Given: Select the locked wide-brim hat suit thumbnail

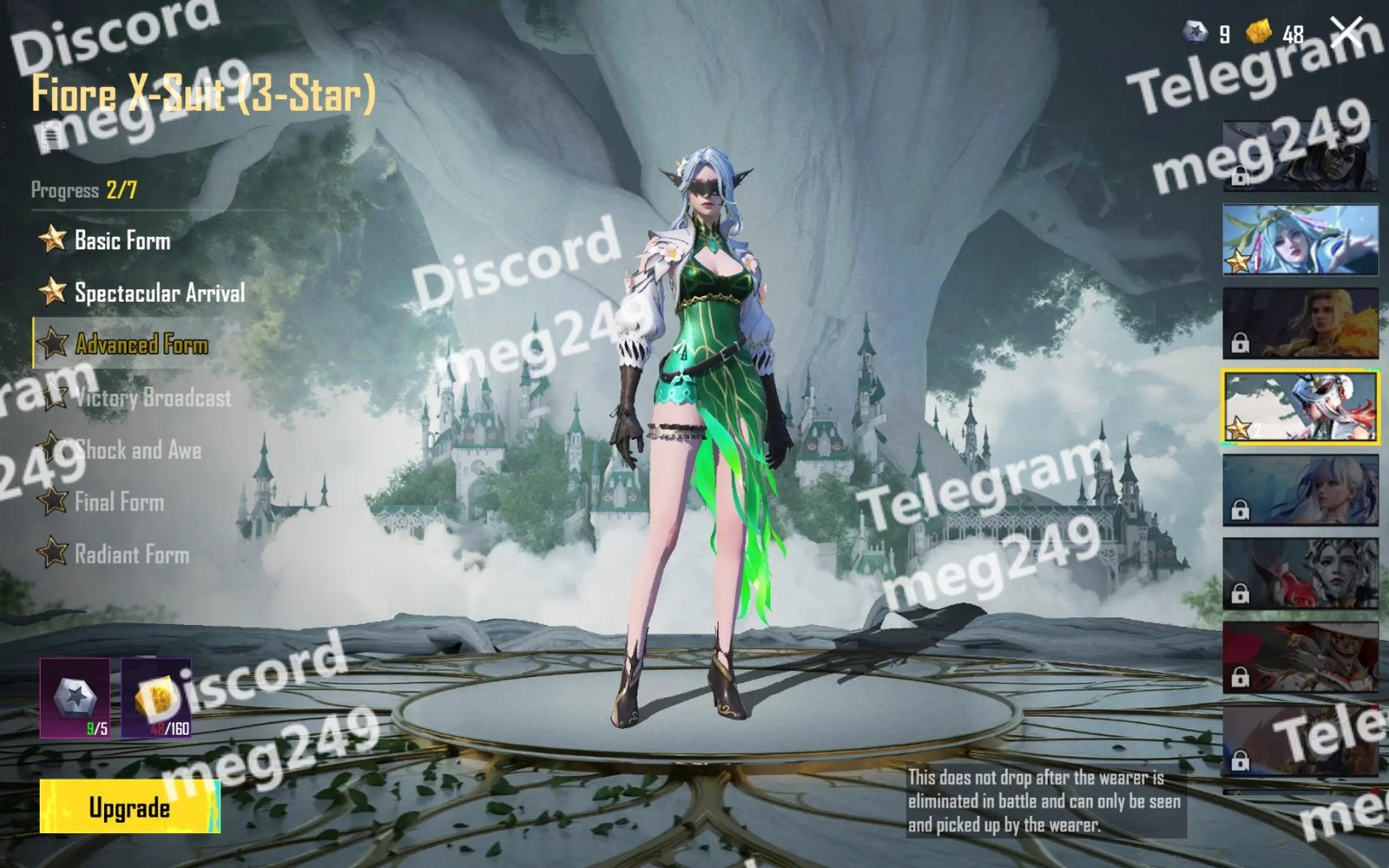Looking at the screenshot, I should pos(1300,657).
